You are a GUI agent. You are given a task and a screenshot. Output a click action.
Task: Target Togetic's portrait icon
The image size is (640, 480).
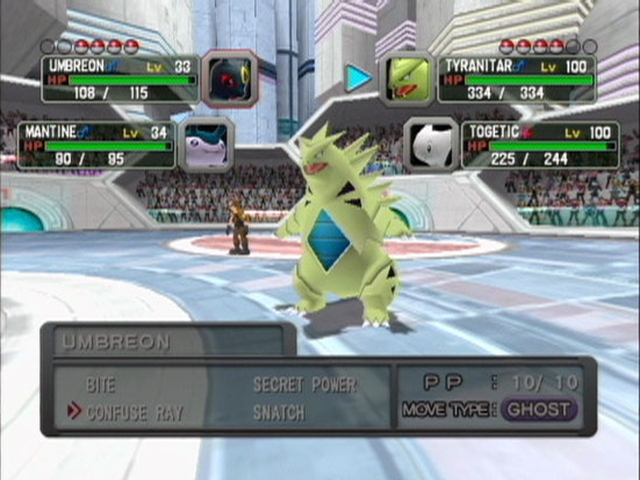(431, 145)
